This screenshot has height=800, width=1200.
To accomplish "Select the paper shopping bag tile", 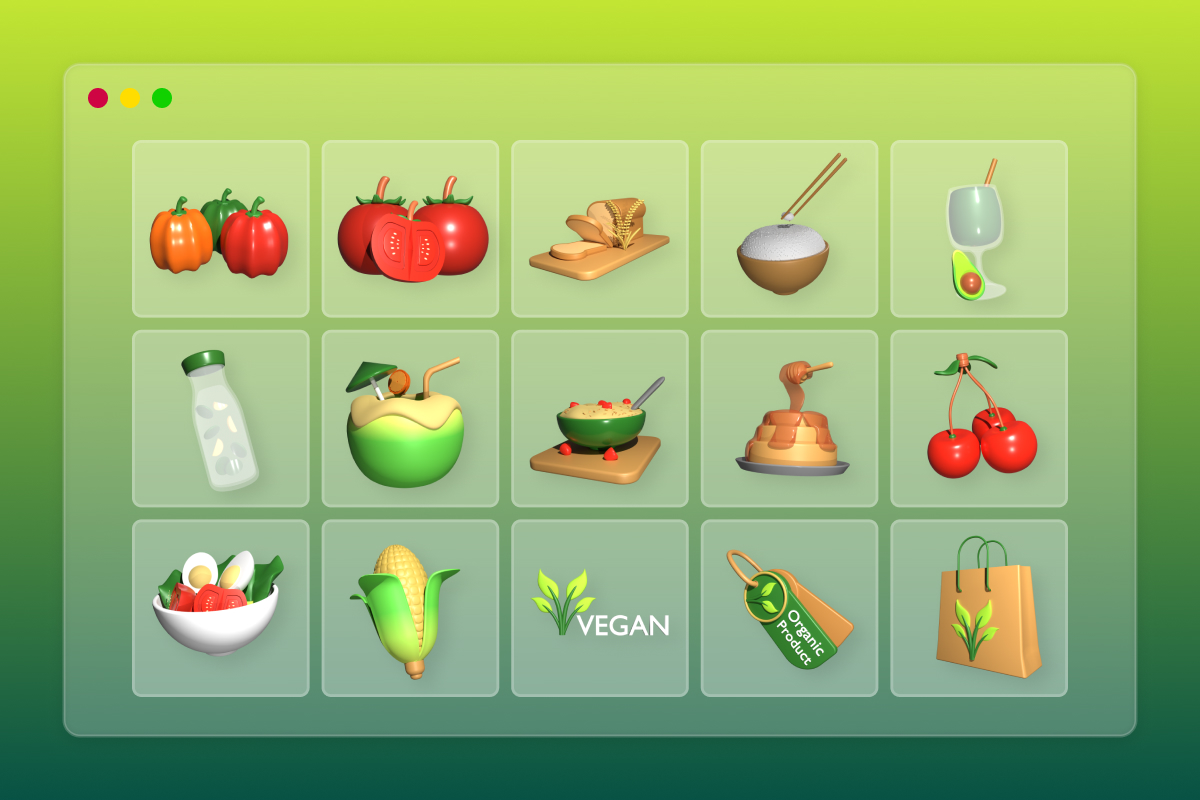I will click(979, 608).
